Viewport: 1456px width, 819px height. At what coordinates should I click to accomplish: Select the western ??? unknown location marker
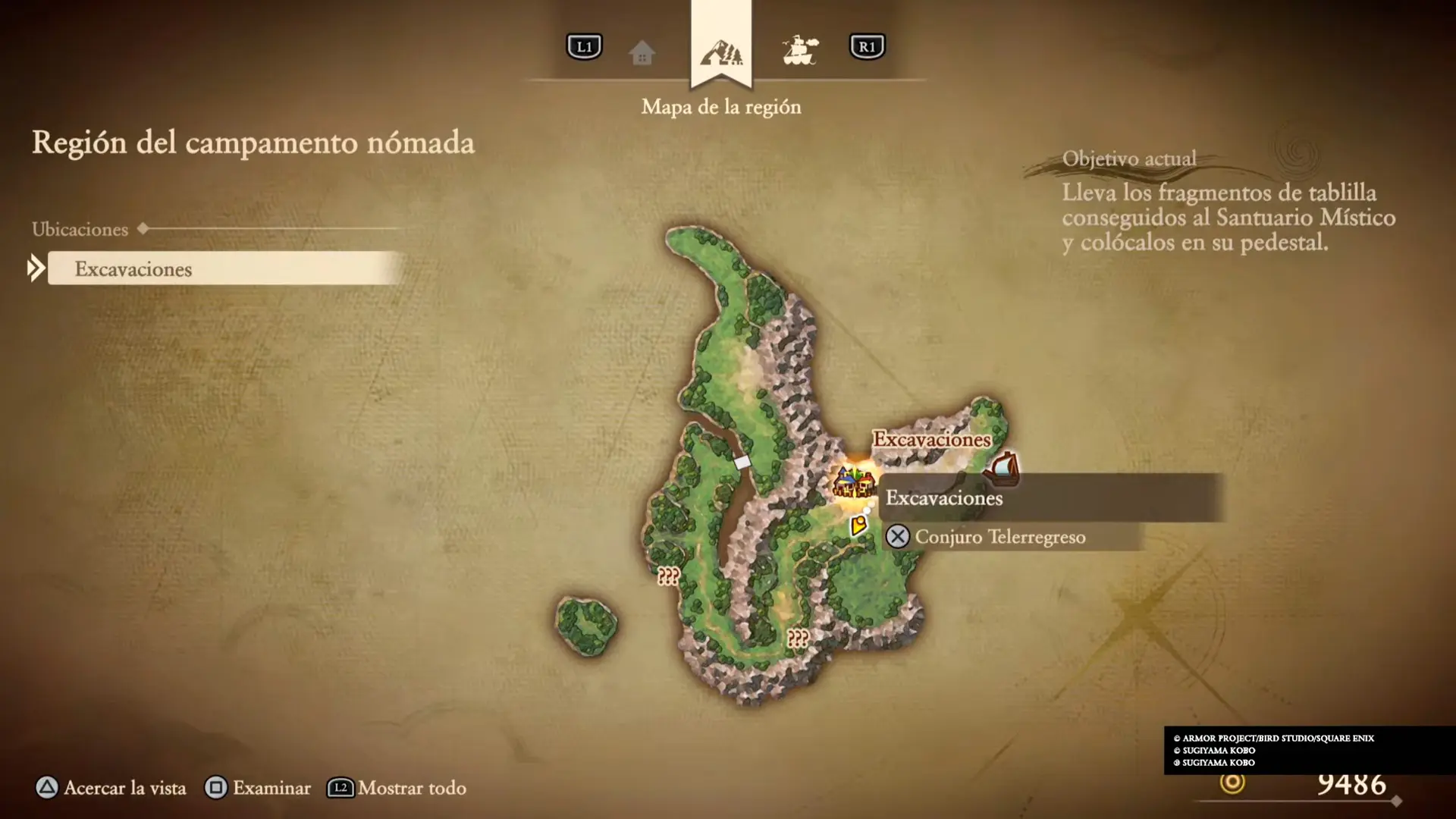pyautogui.click(x=668, y=576)
